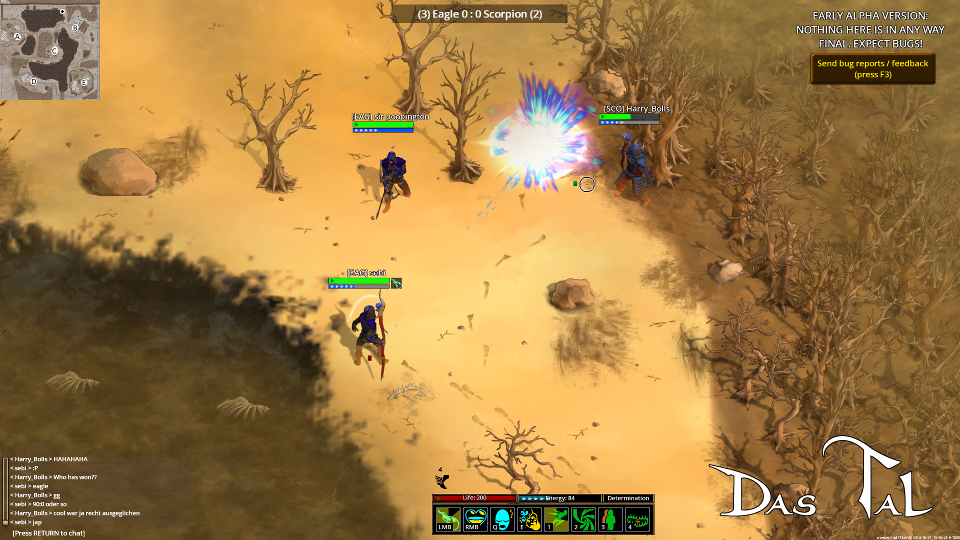960x540 pixels.
Task: Use the RMB heart-shaped ability
Action: 473,519
